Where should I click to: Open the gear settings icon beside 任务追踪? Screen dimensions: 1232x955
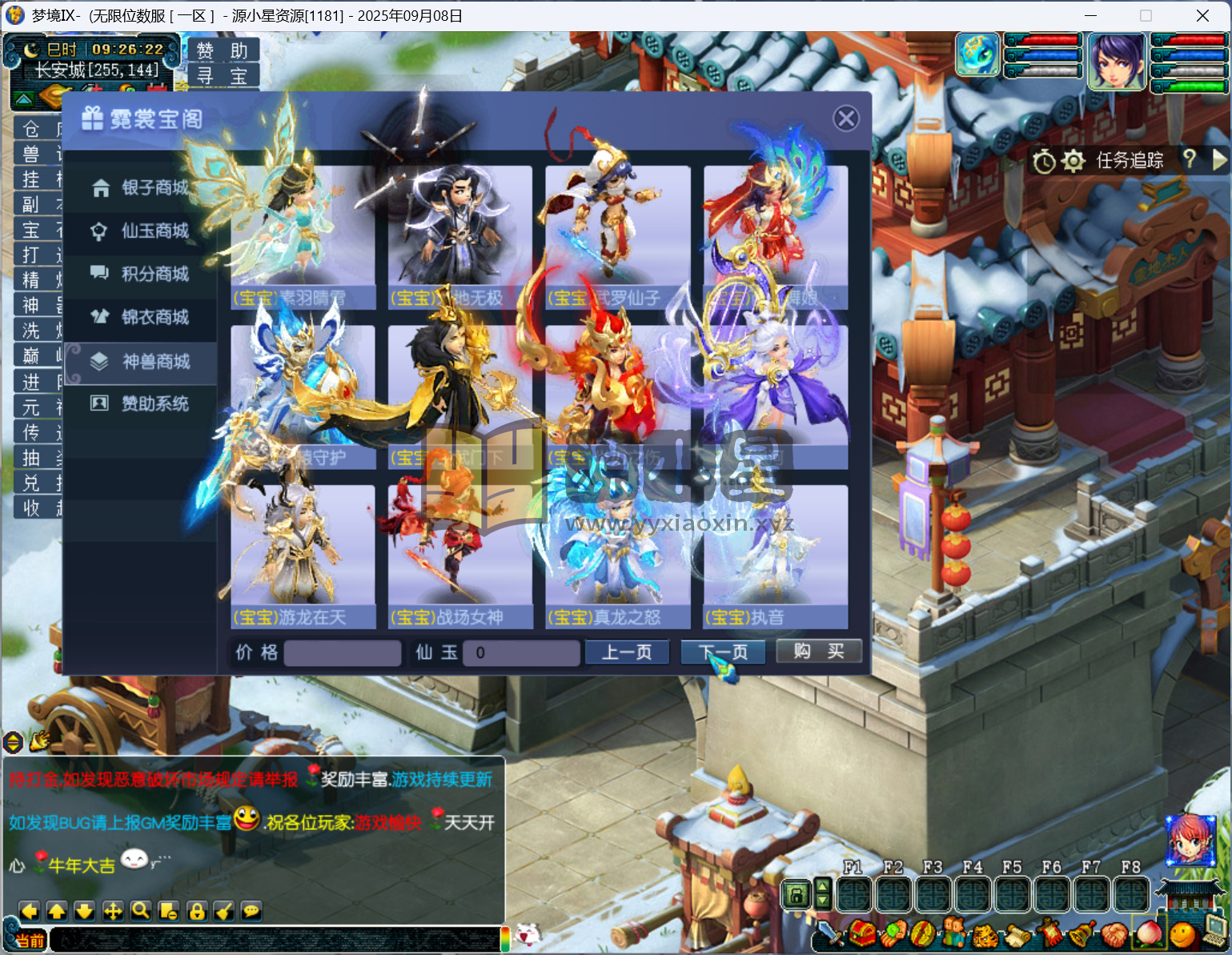click(x=1073, y=161)
